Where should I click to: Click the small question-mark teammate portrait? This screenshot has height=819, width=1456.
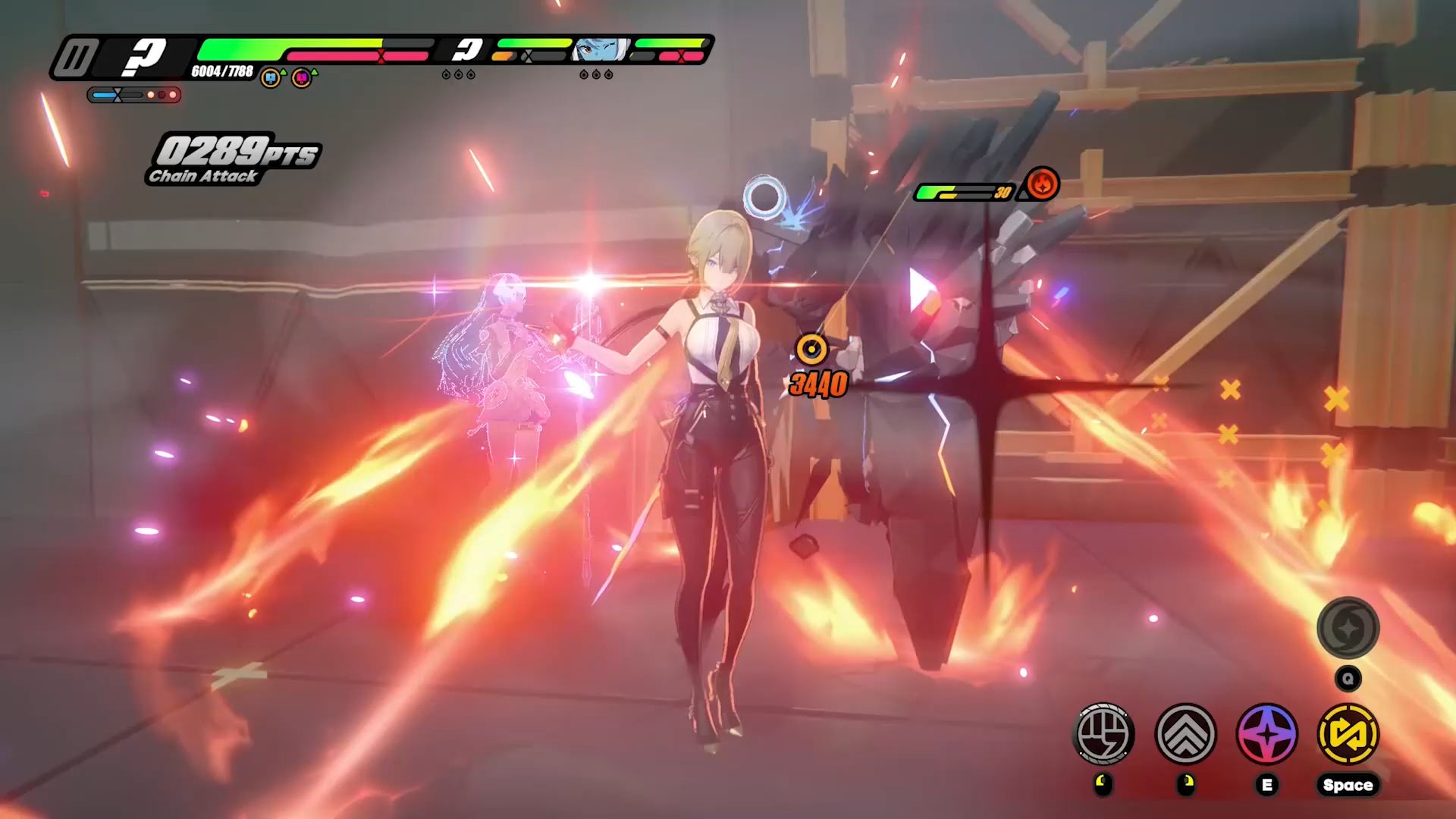467,50
